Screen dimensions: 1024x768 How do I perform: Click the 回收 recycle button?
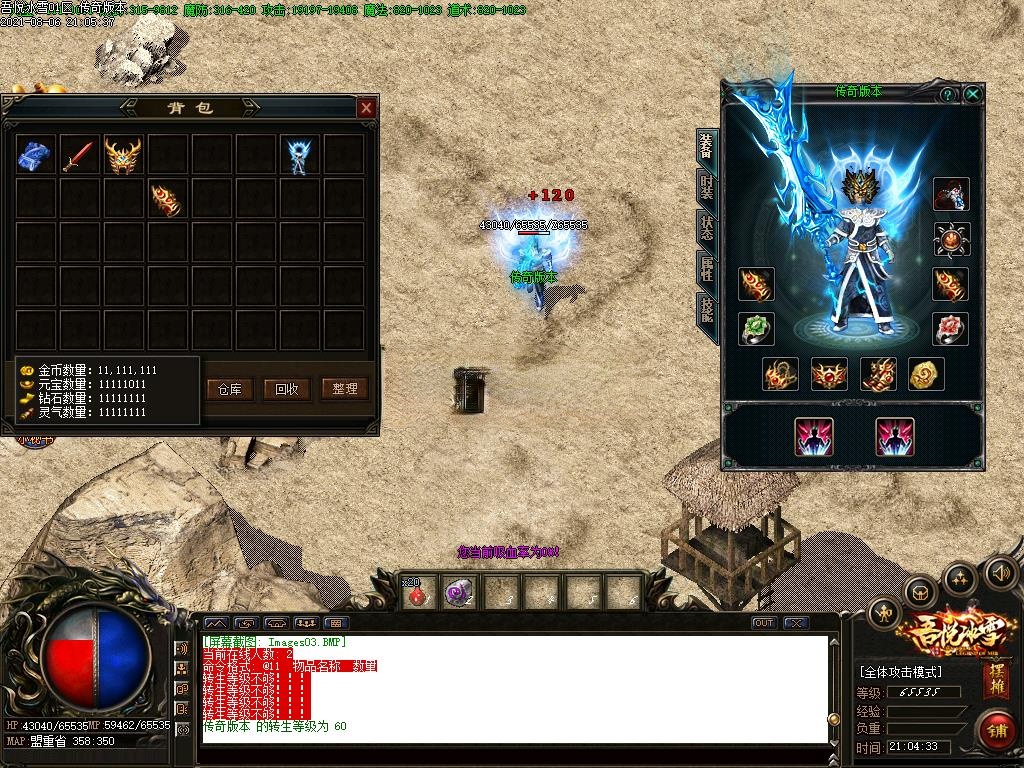click(x=287, y=389)
